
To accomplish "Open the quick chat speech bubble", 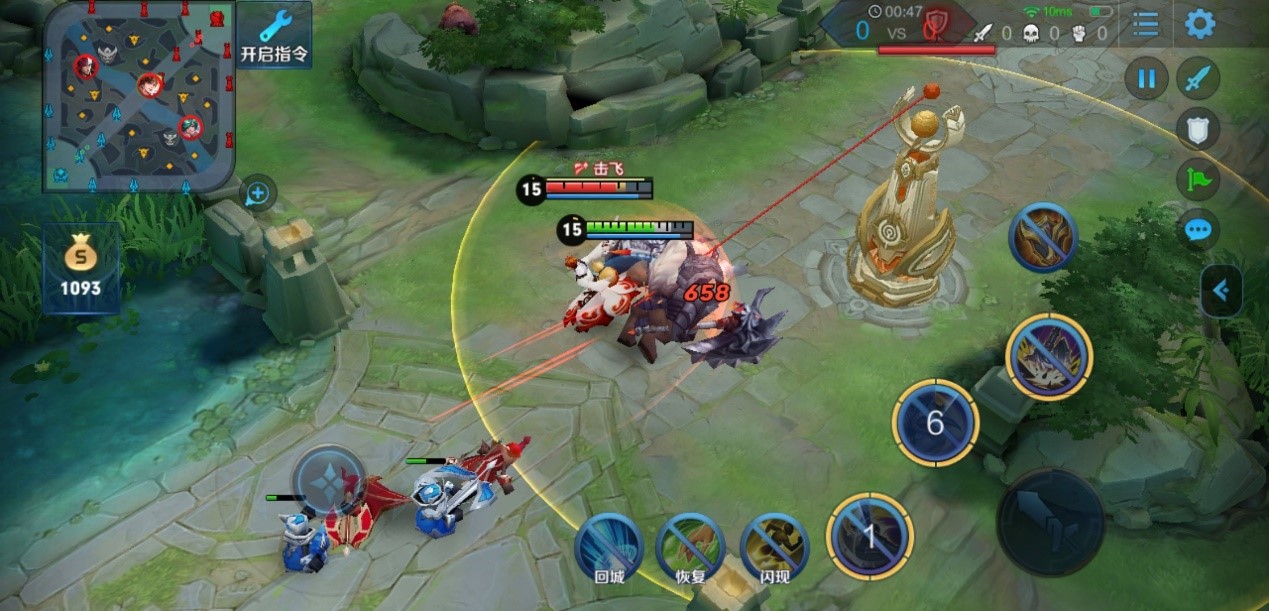I will click(1197, 231).
